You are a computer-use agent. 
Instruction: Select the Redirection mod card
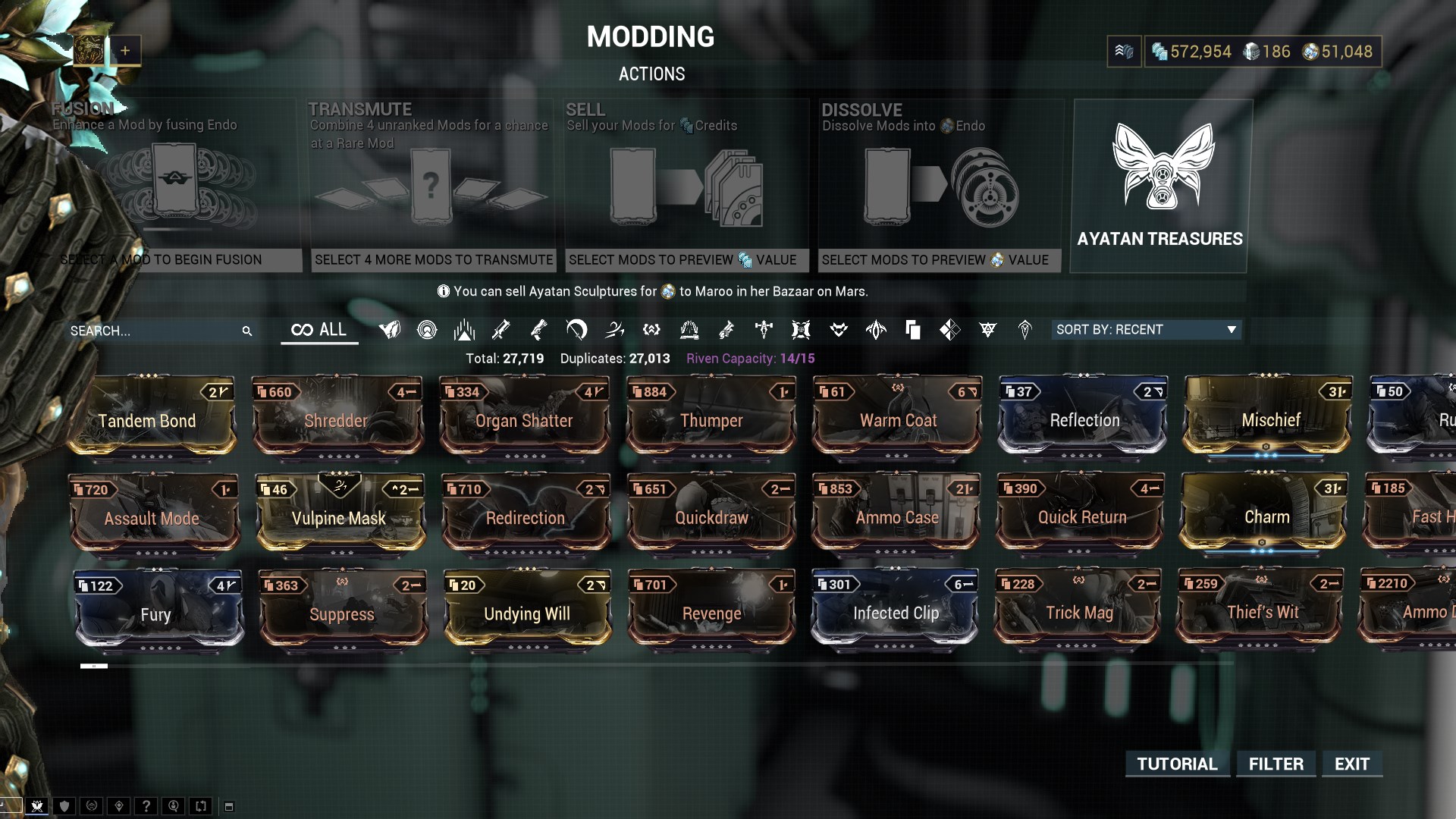pos(526,513)
